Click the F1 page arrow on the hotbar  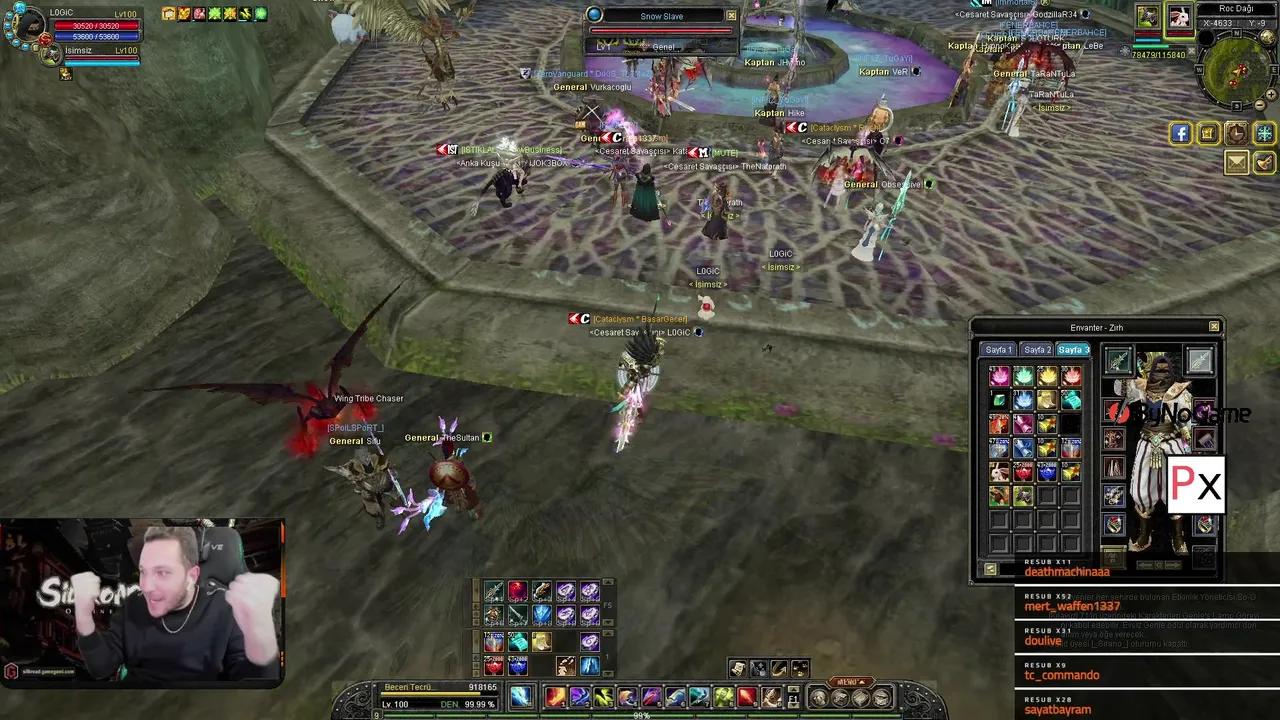coord(792,688)
